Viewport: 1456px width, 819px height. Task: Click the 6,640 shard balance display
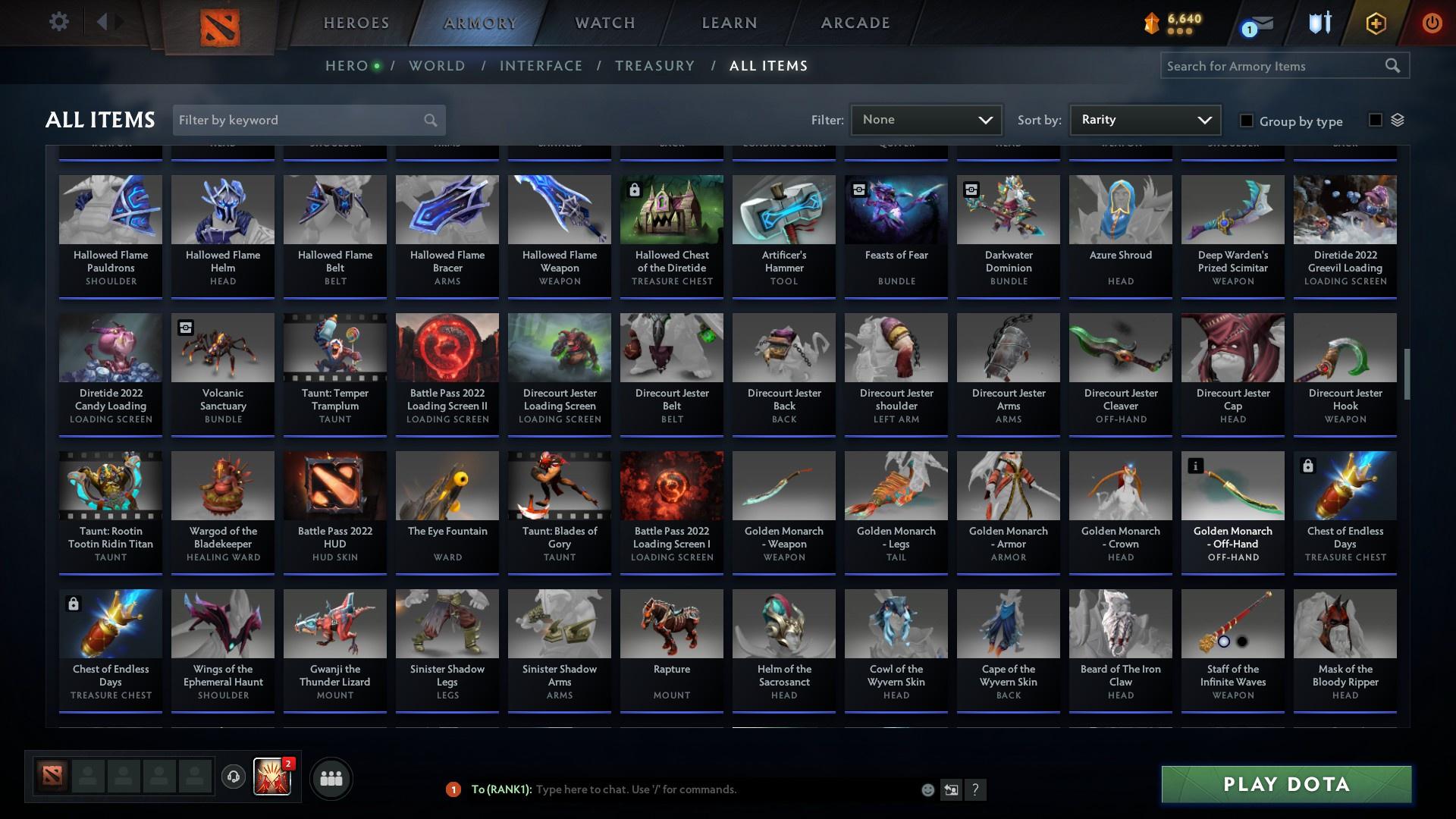1172,22
